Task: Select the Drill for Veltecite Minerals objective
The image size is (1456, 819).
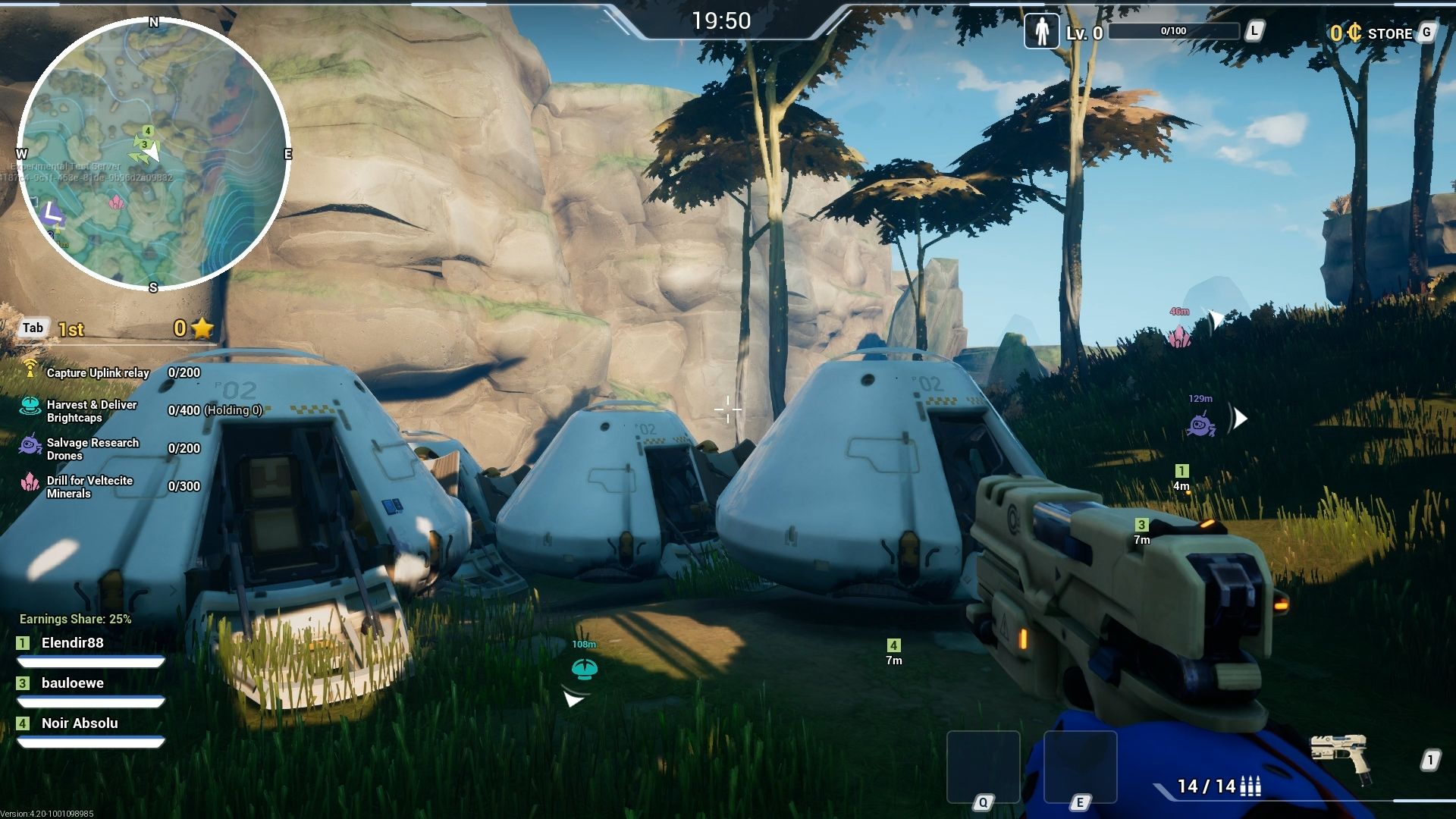Action: [x=89, y=487]
